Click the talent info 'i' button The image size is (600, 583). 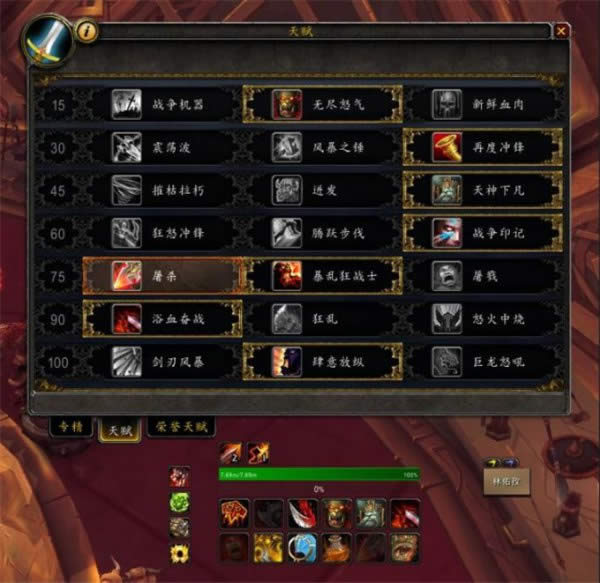point(87,31)
